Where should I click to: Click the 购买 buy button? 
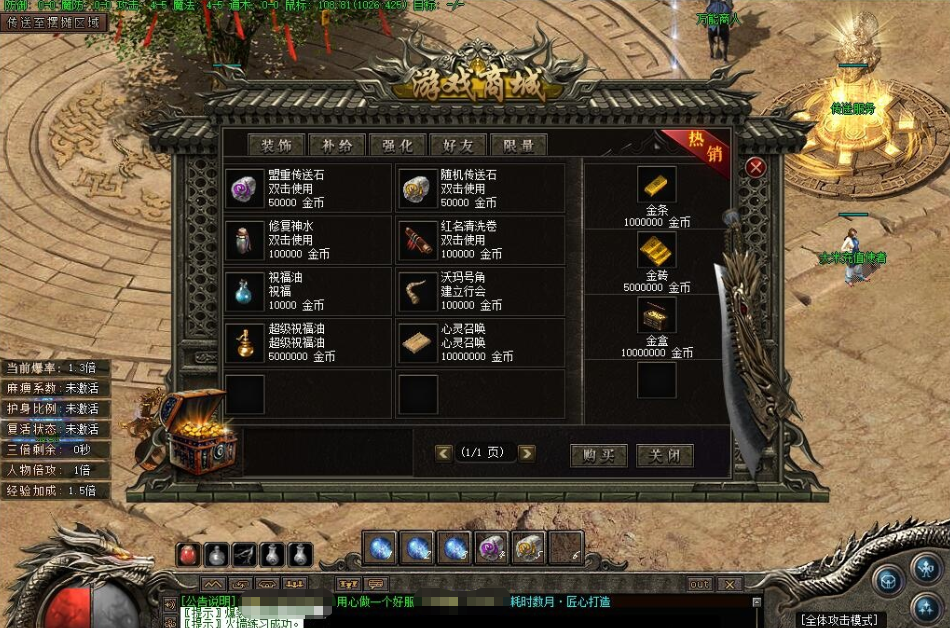tap(598, 455)
